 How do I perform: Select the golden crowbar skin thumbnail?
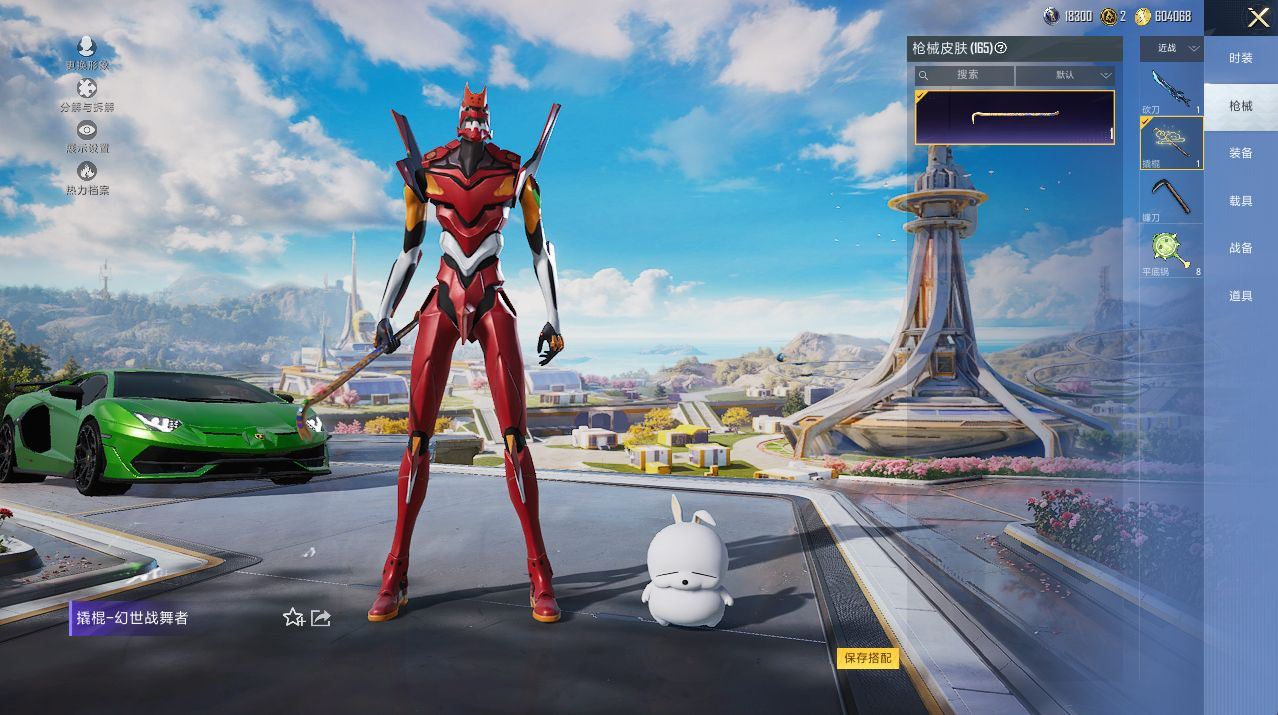tap(1014, 117)
